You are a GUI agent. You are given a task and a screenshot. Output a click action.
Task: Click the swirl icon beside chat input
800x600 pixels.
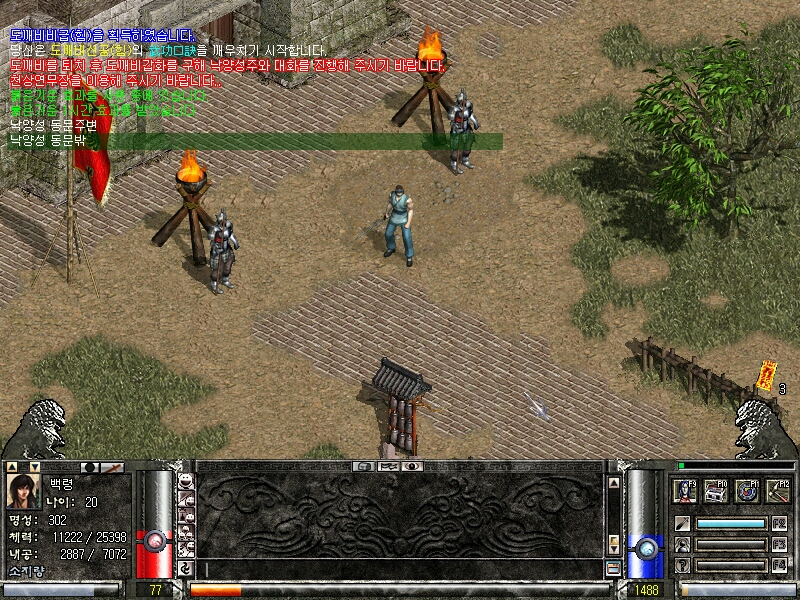click(186, 569)
